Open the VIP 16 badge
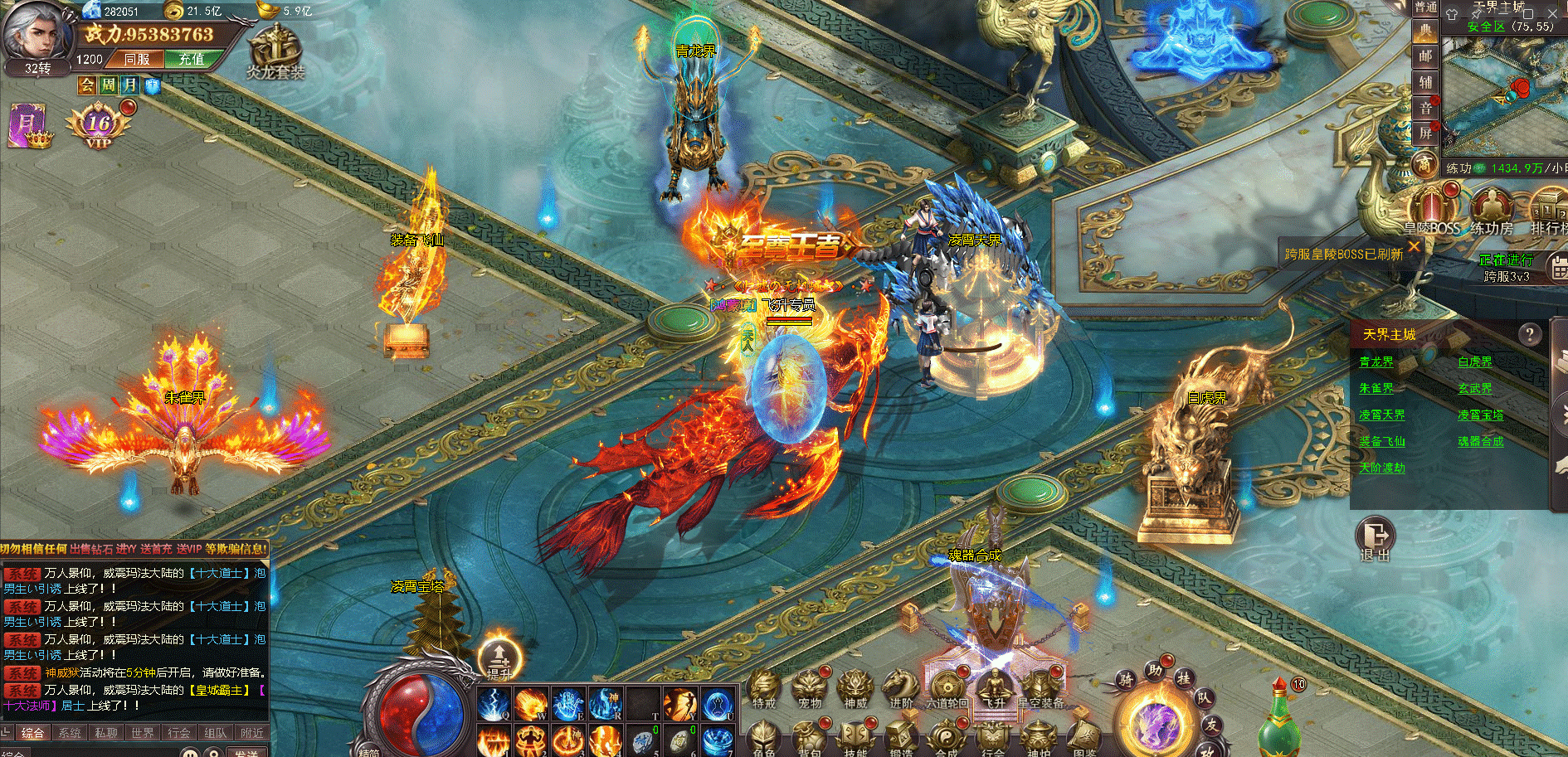 tap(100, 126)
